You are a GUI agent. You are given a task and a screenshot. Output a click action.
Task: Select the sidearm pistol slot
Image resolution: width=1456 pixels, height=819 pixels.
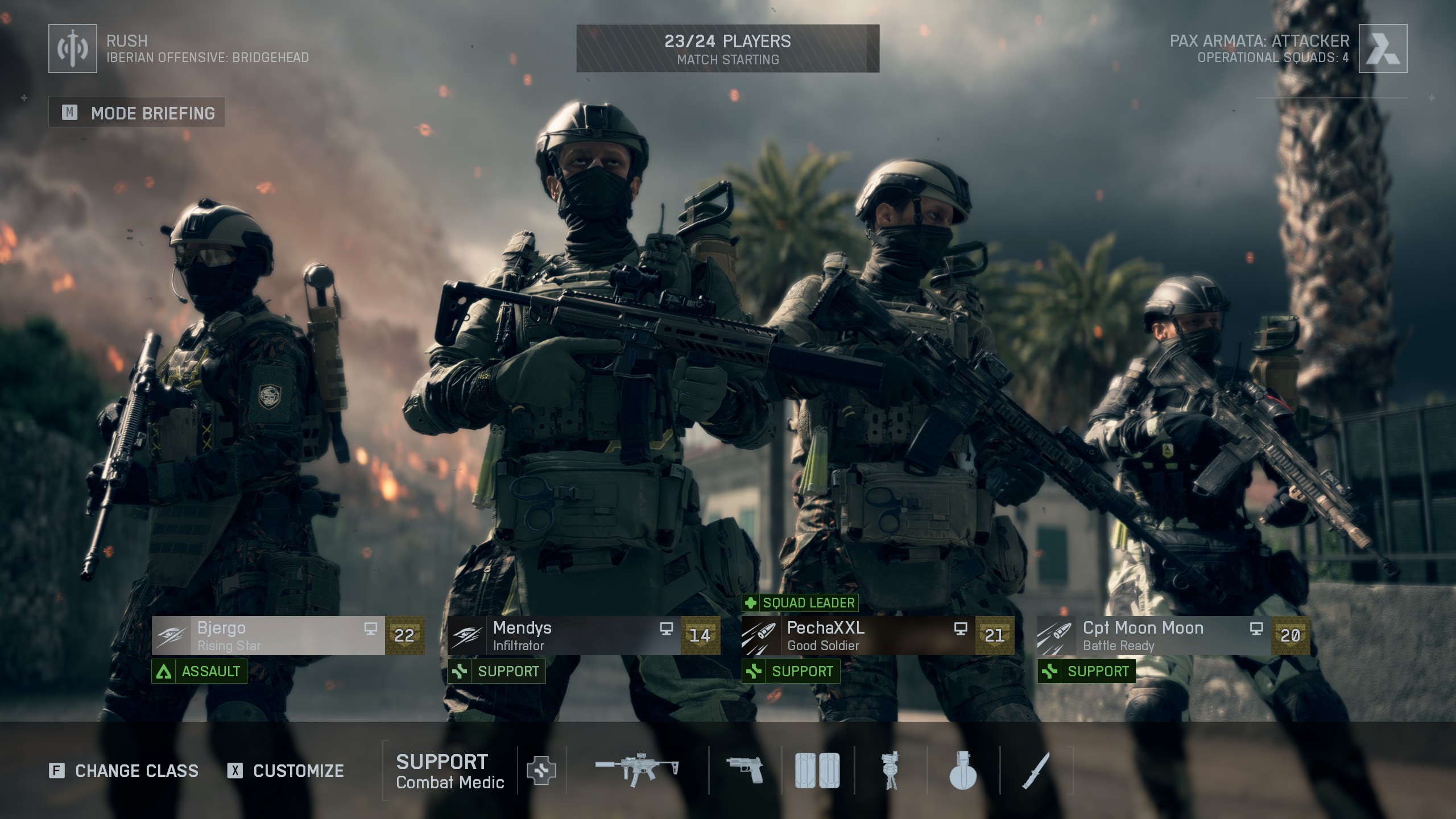point(745,770)
